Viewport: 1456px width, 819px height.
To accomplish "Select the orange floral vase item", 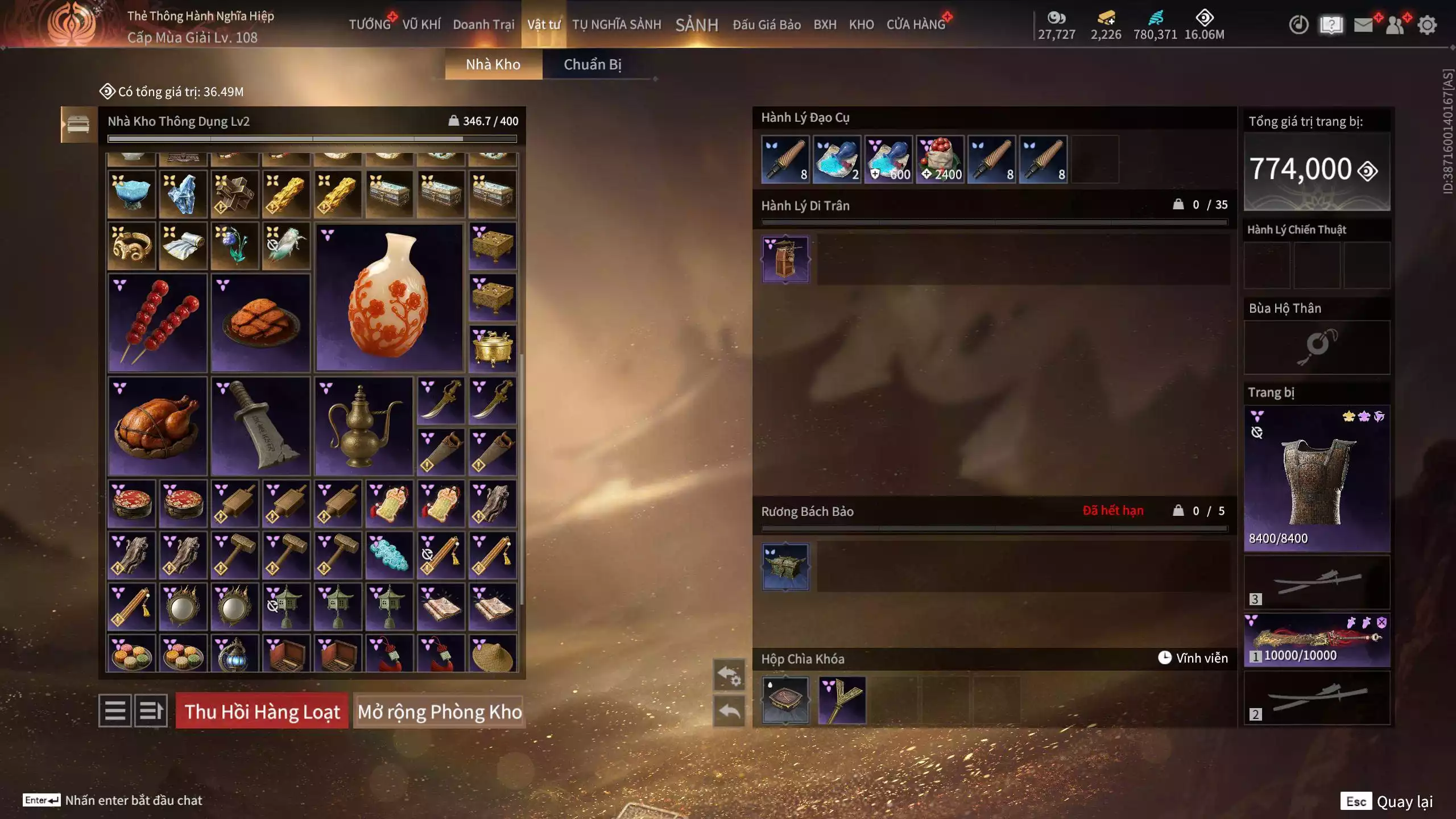I will (389, 297).
